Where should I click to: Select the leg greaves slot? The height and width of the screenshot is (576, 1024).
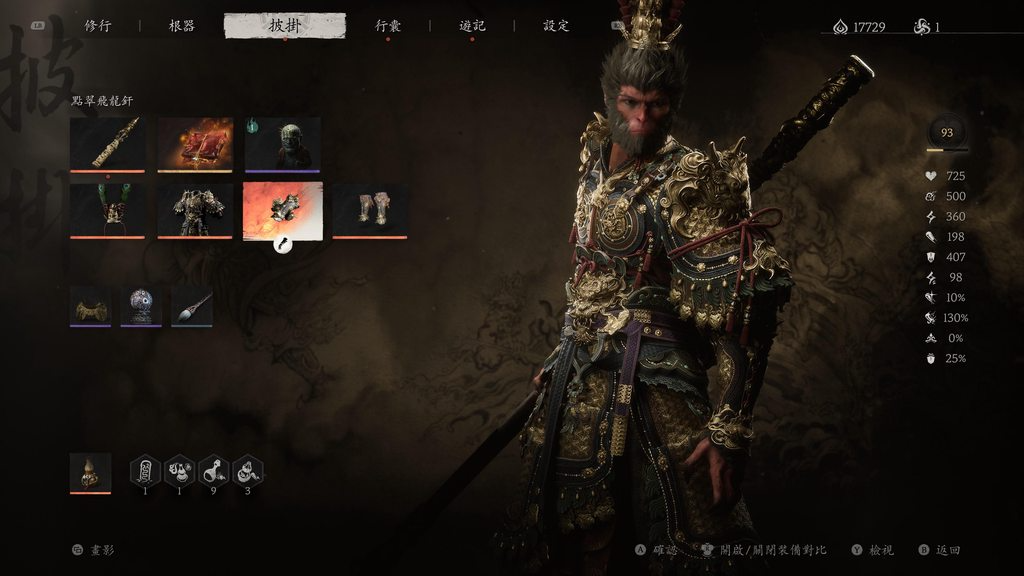coord(370,210)
